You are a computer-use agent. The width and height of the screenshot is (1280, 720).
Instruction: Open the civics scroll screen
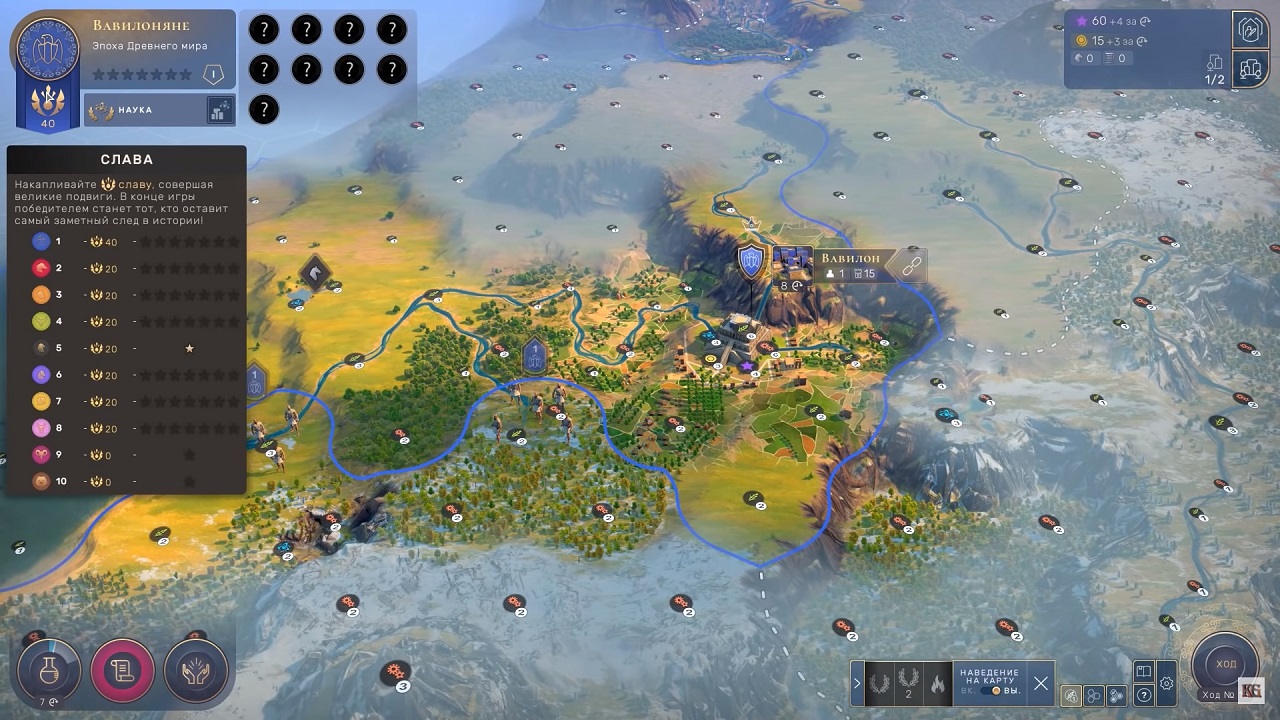tap(123, 670)
